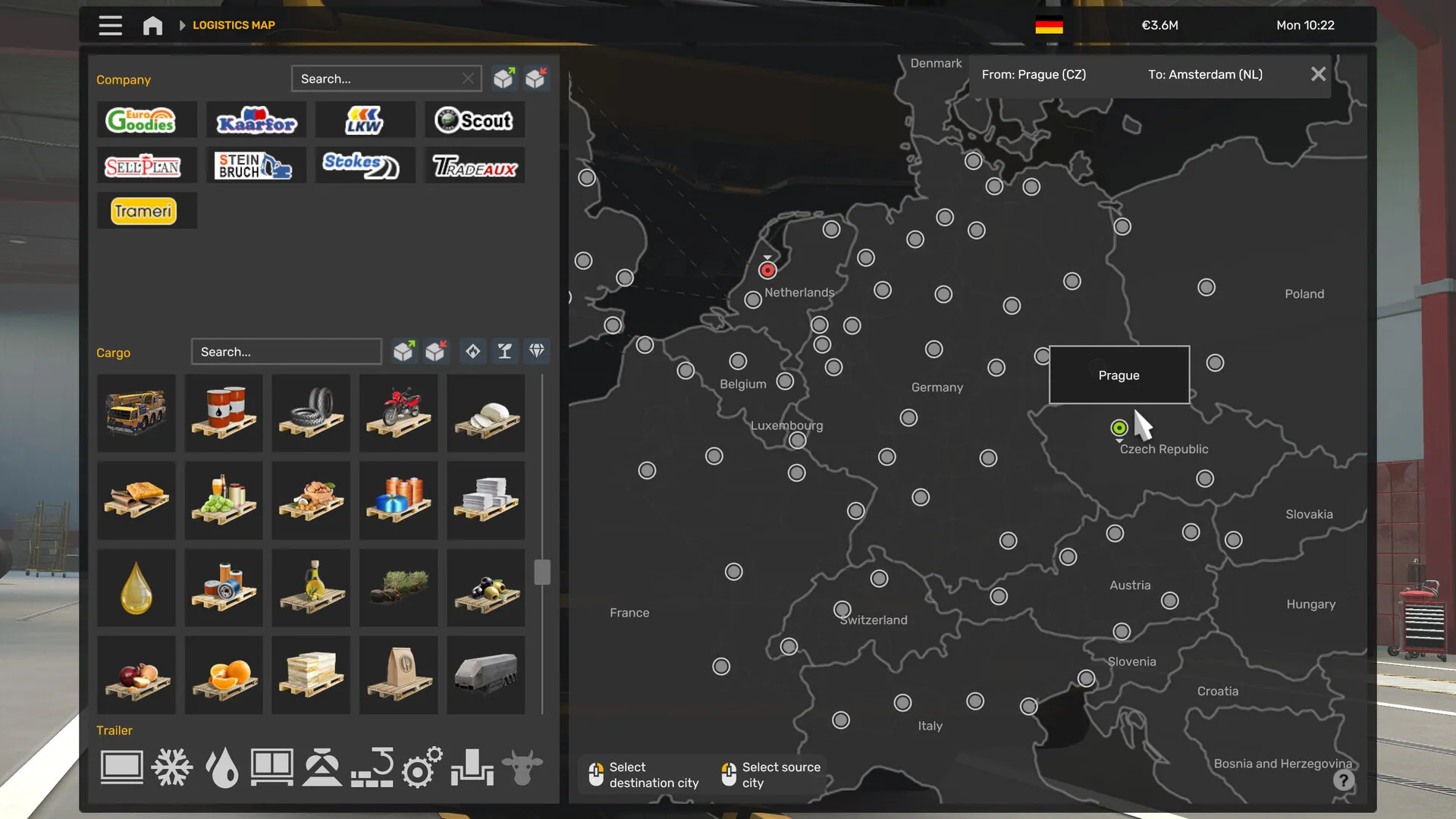1456x819 pixels.
Task: Click the home icon next to Logistics Map
Action: point(152,25)
